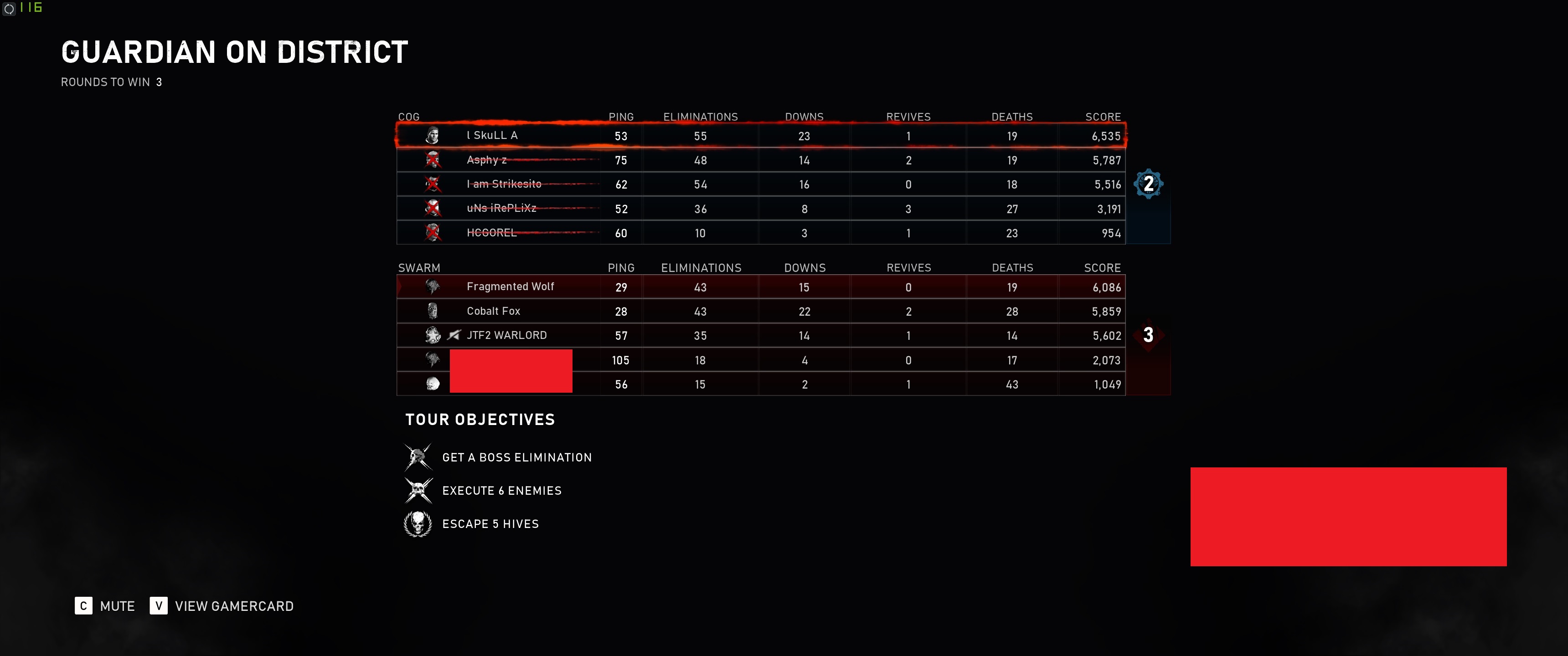
Task: Click the Mute option
Action: pyautogui.click(x=105, y=606)
